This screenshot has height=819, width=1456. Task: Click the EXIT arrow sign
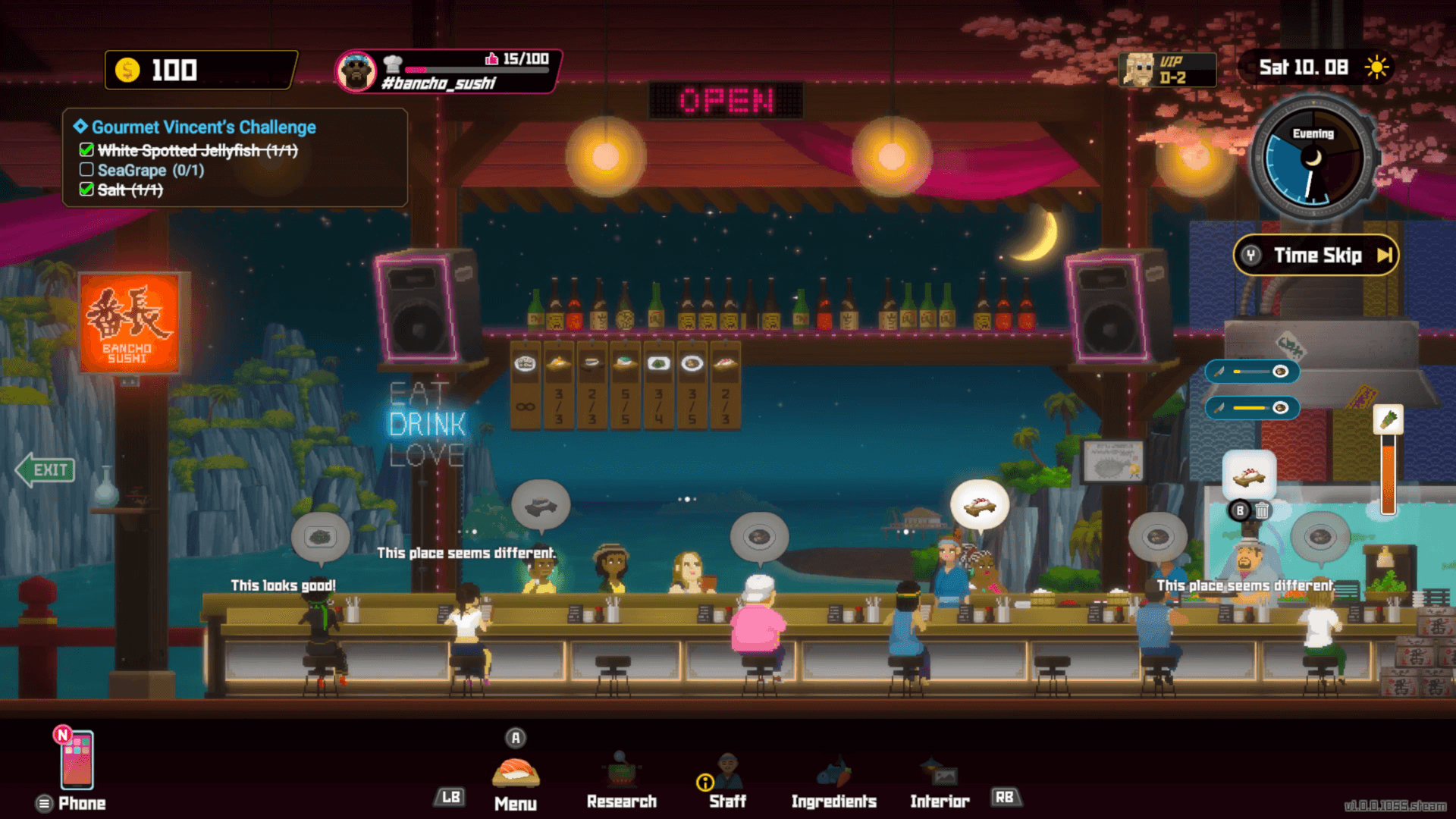[46, 470]
